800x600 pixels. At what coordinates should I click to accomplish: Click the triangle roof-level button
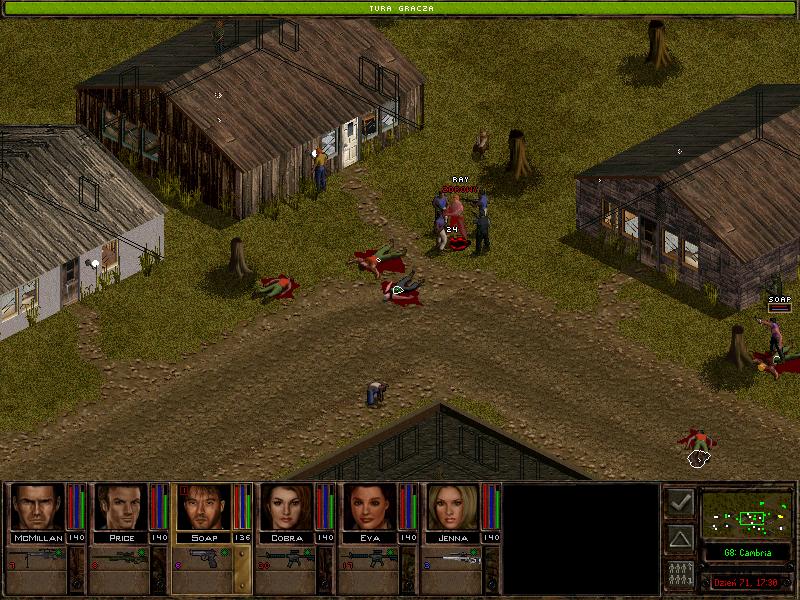680,539
